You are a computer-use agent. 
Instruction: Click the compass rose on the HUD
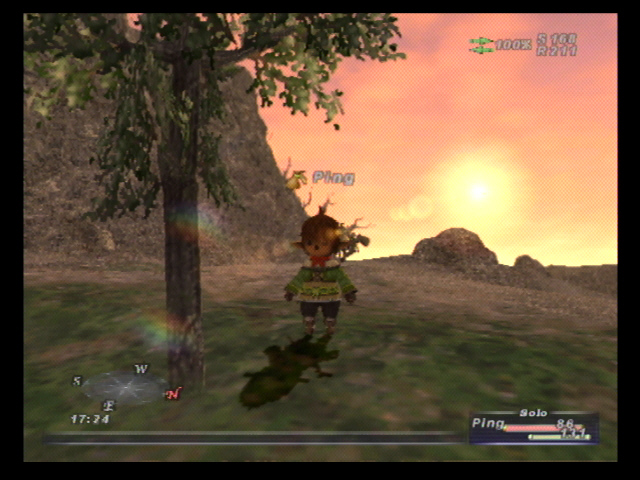pos(125,388)
